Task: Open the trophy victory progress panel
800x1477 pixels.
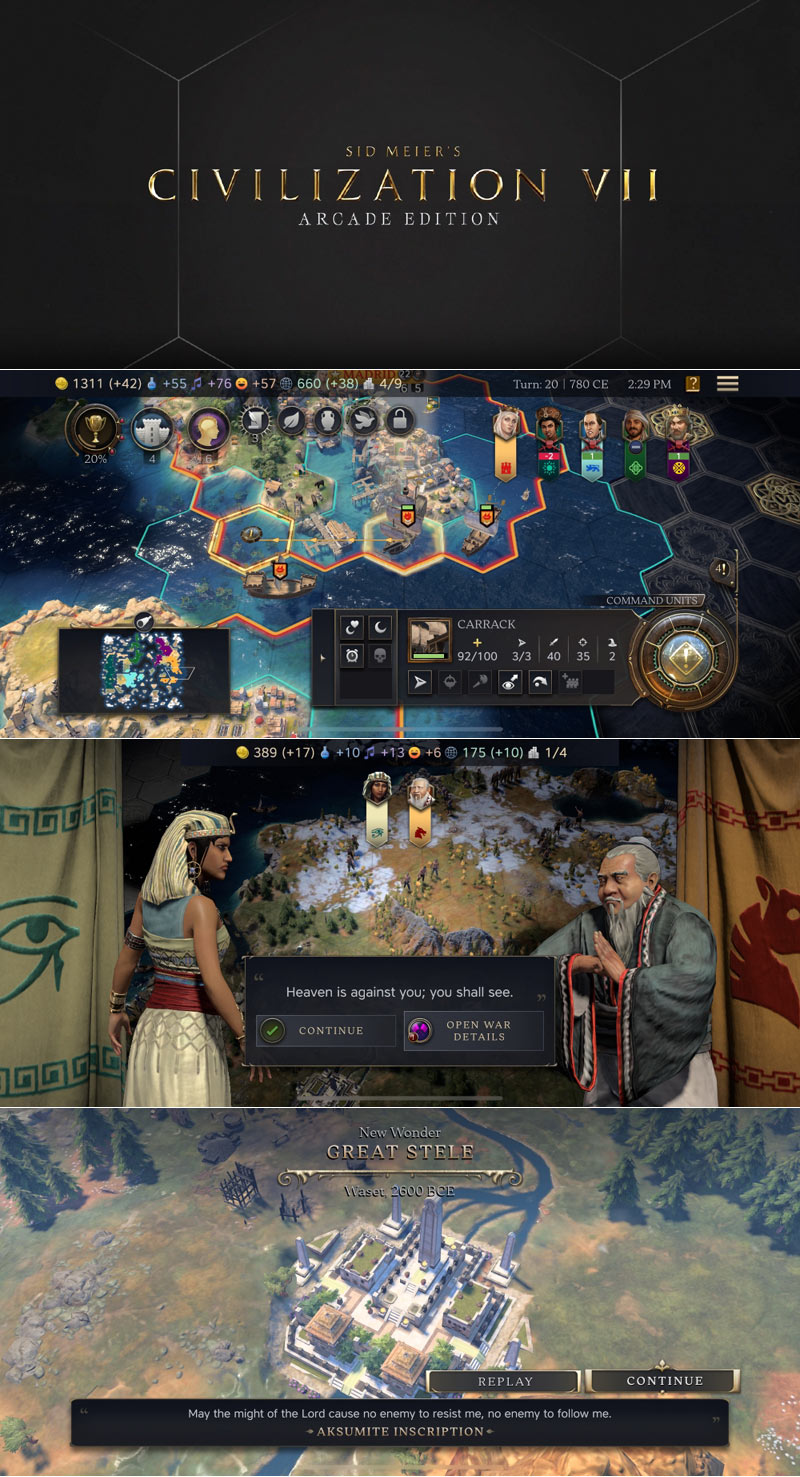Action: coord(96,429)
